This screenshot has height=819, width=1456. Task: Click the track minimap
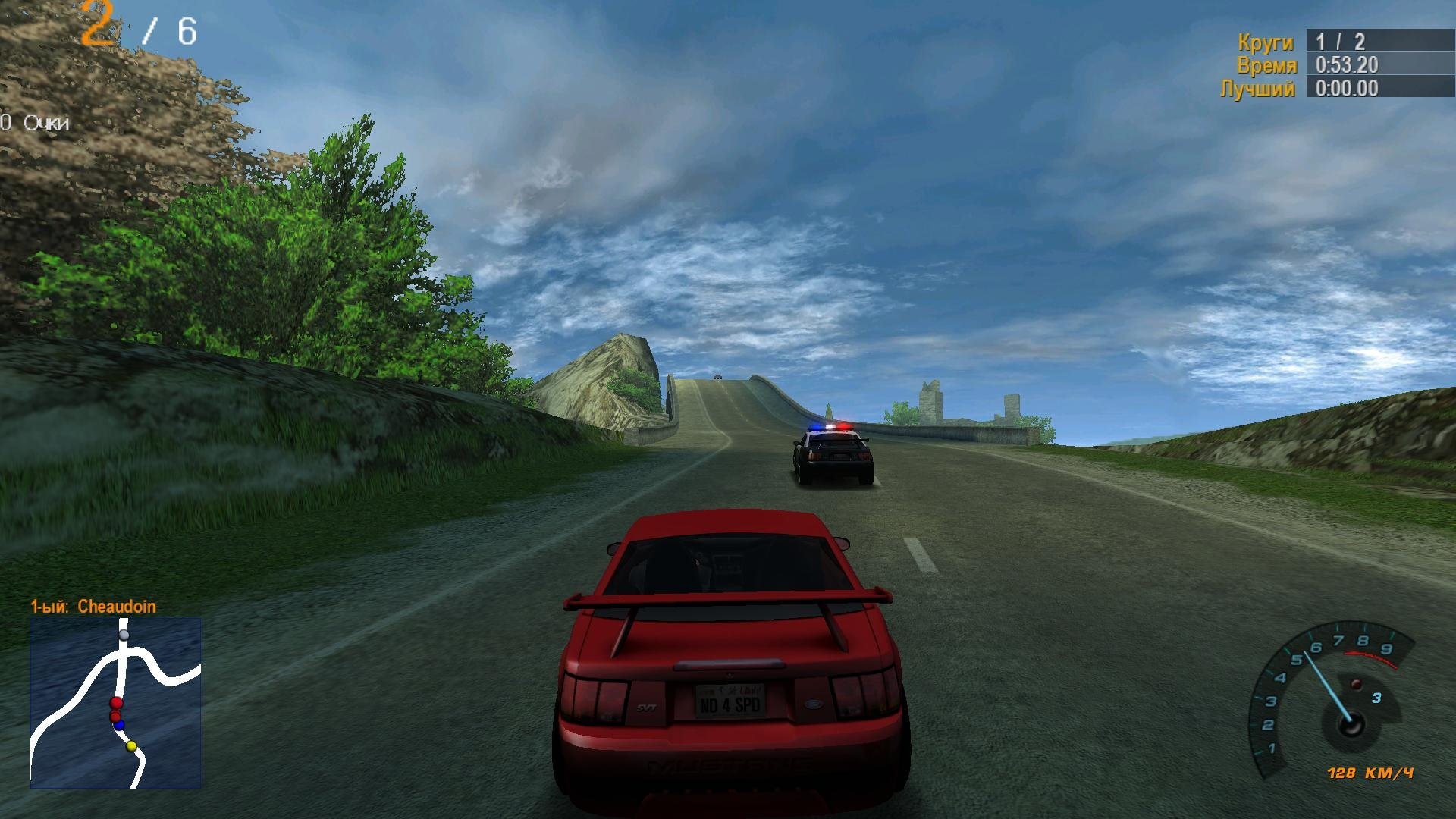click(115, 702)
